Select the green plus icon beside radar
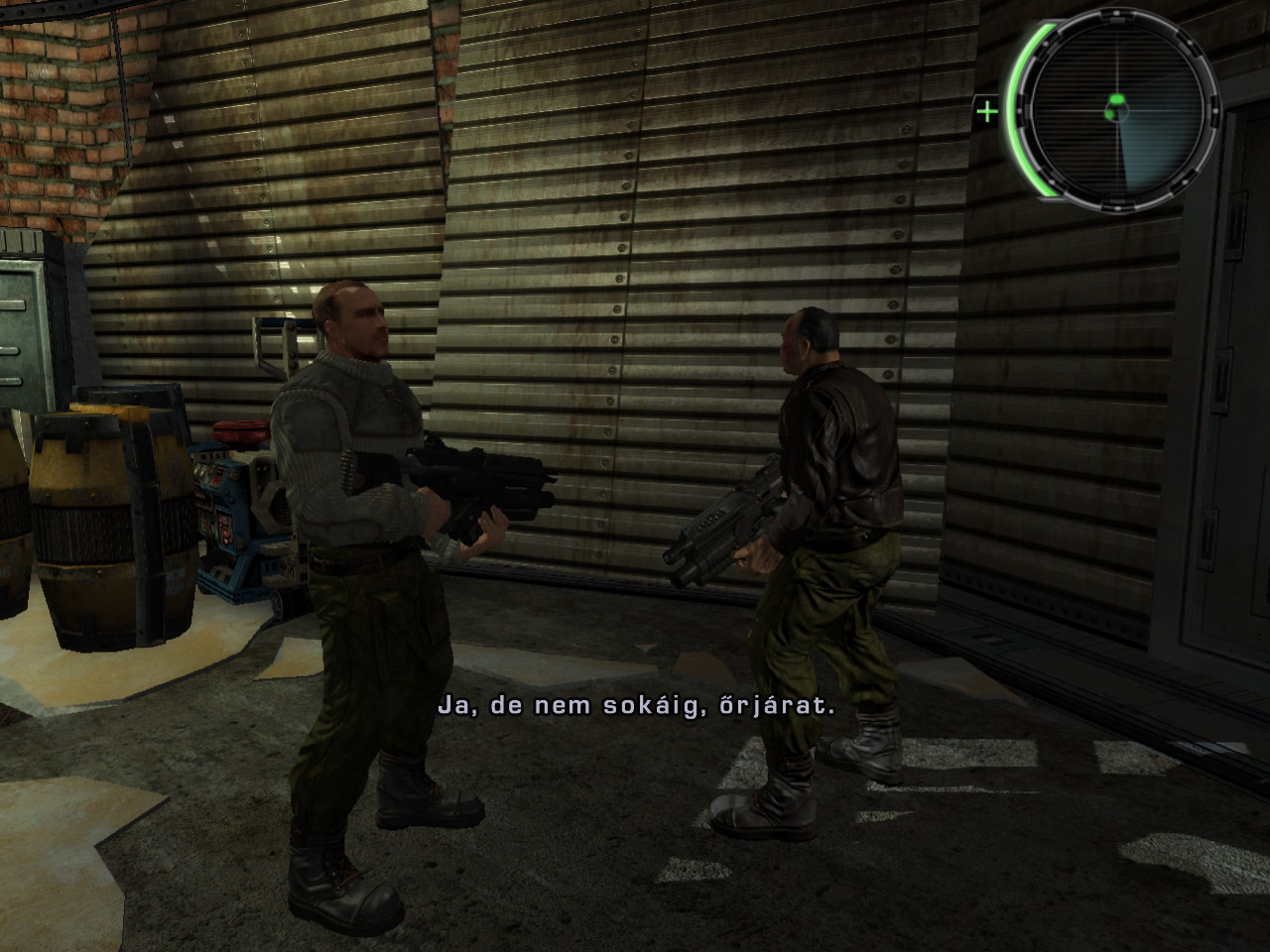The width and height of the screenshot is (1270, 952). click(x=987, y=111)
